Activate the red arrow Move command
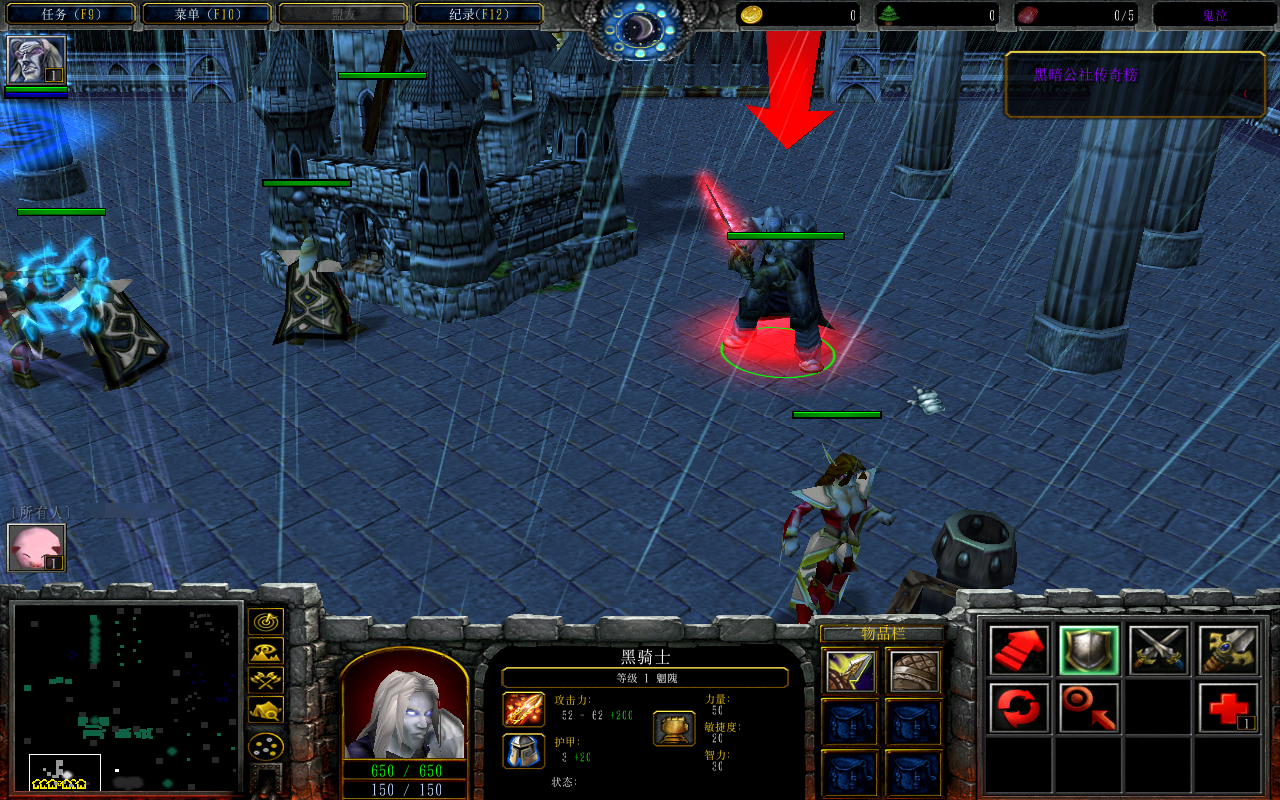Viewport: 1280px width, 800px height. 1019,650
